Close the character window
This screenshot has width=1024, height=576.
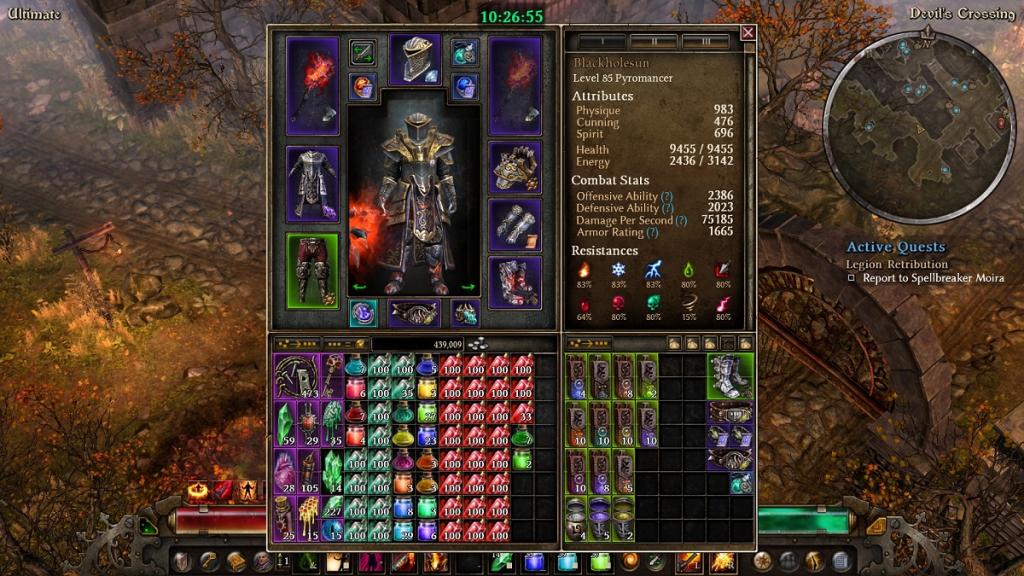(x=748, y=33)
